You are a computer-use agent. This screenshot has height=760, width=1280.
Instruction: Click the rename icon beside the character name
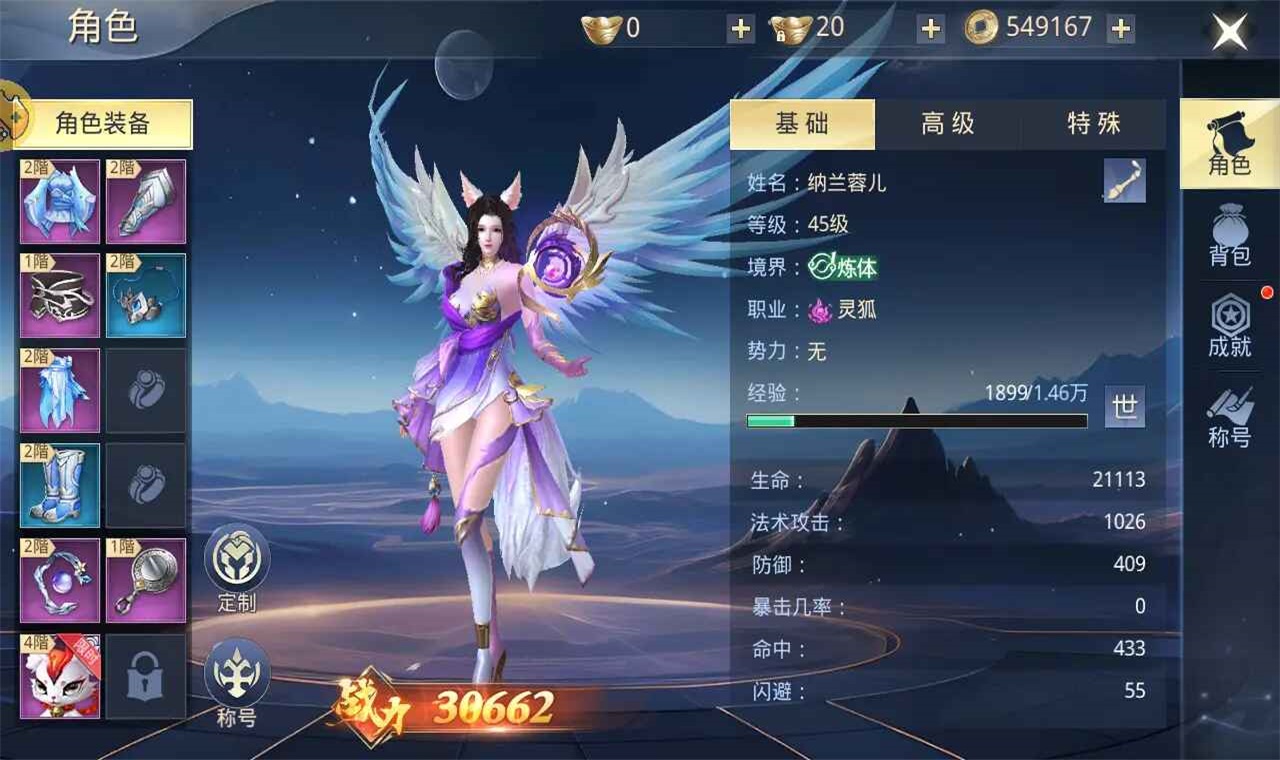(x=1124, y=181)
